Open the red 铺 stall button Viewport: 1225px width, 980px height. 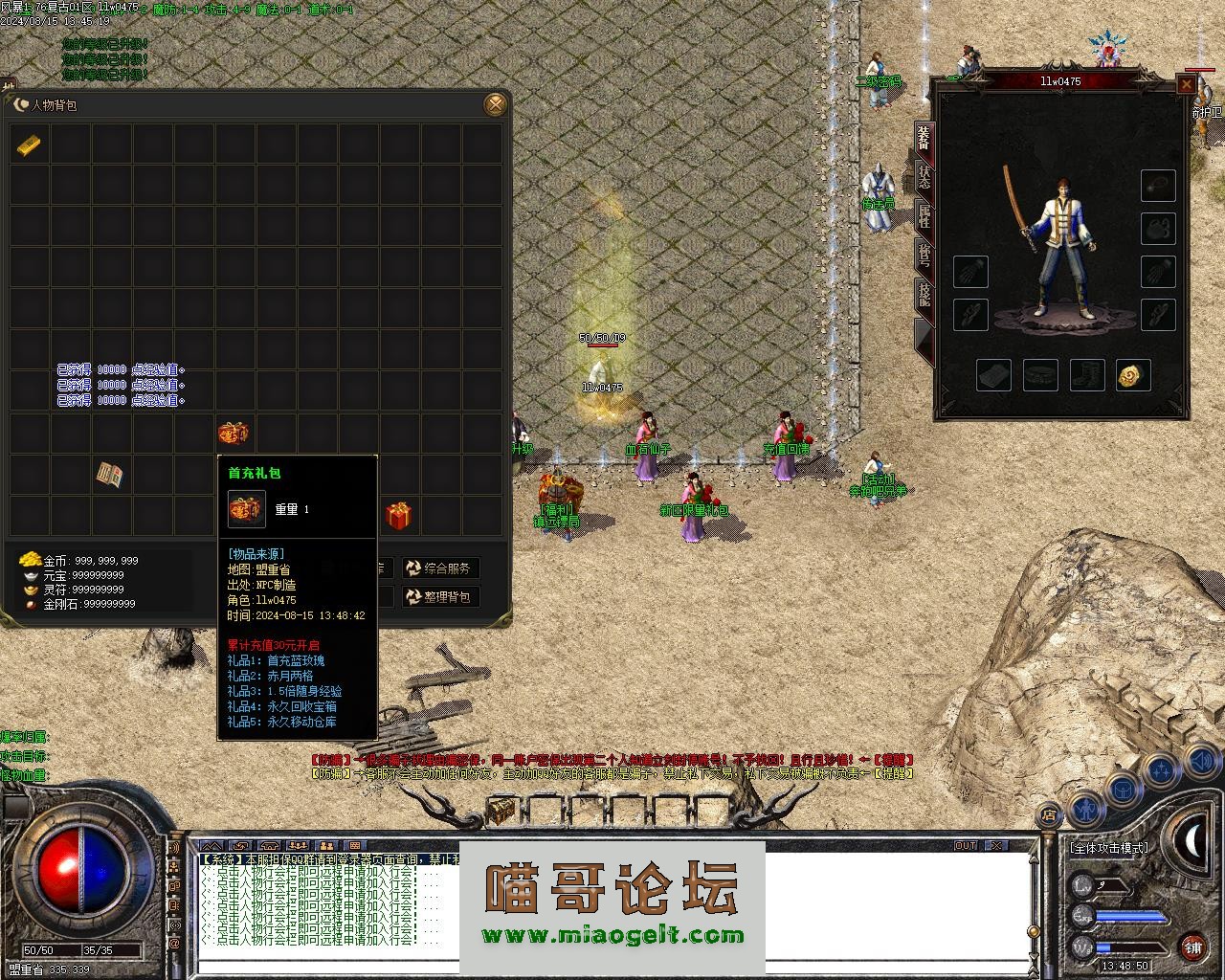[1192, 947]
